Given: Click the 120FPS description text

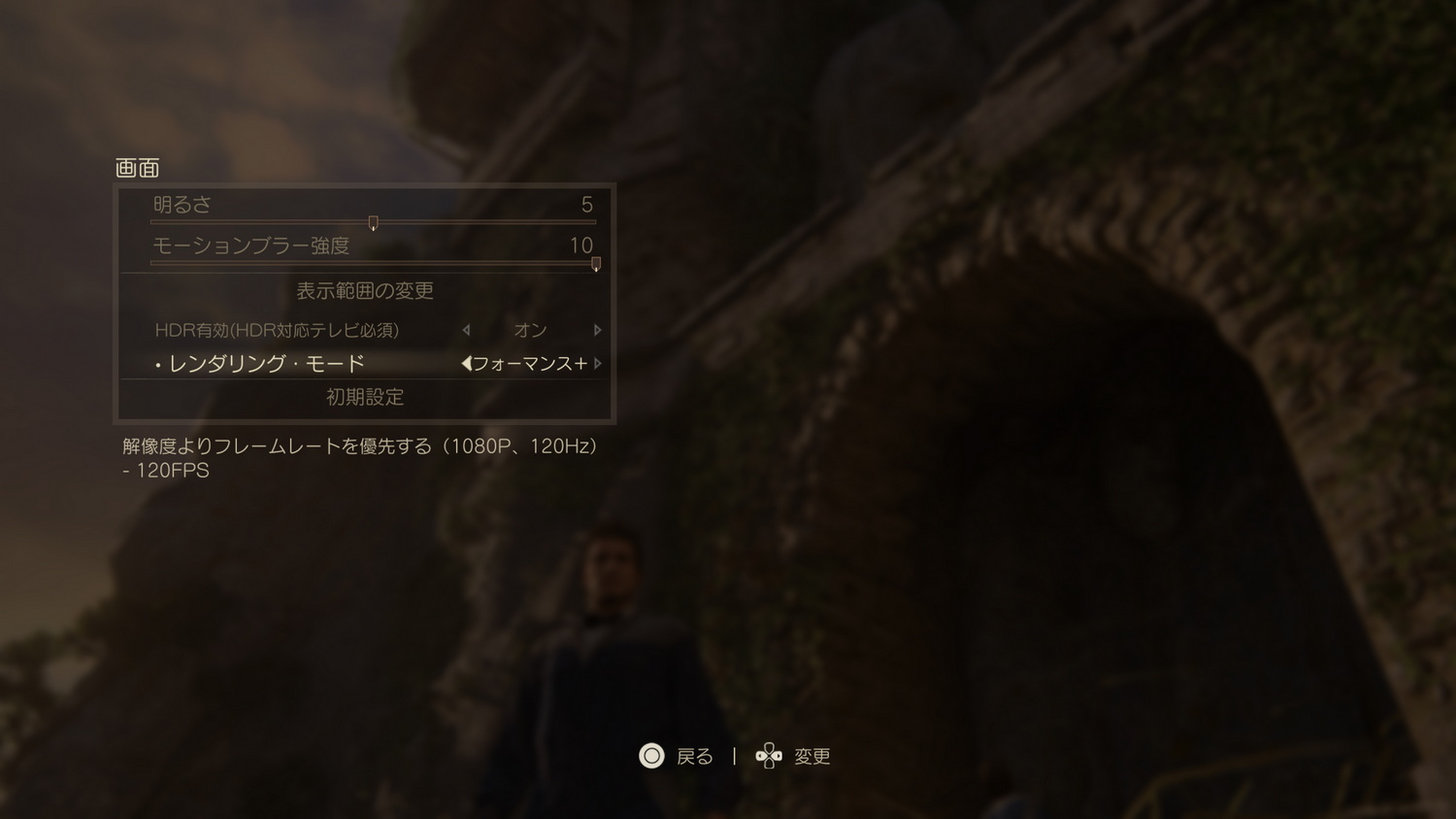Looking at the screenshot, I should click(165, 470).
